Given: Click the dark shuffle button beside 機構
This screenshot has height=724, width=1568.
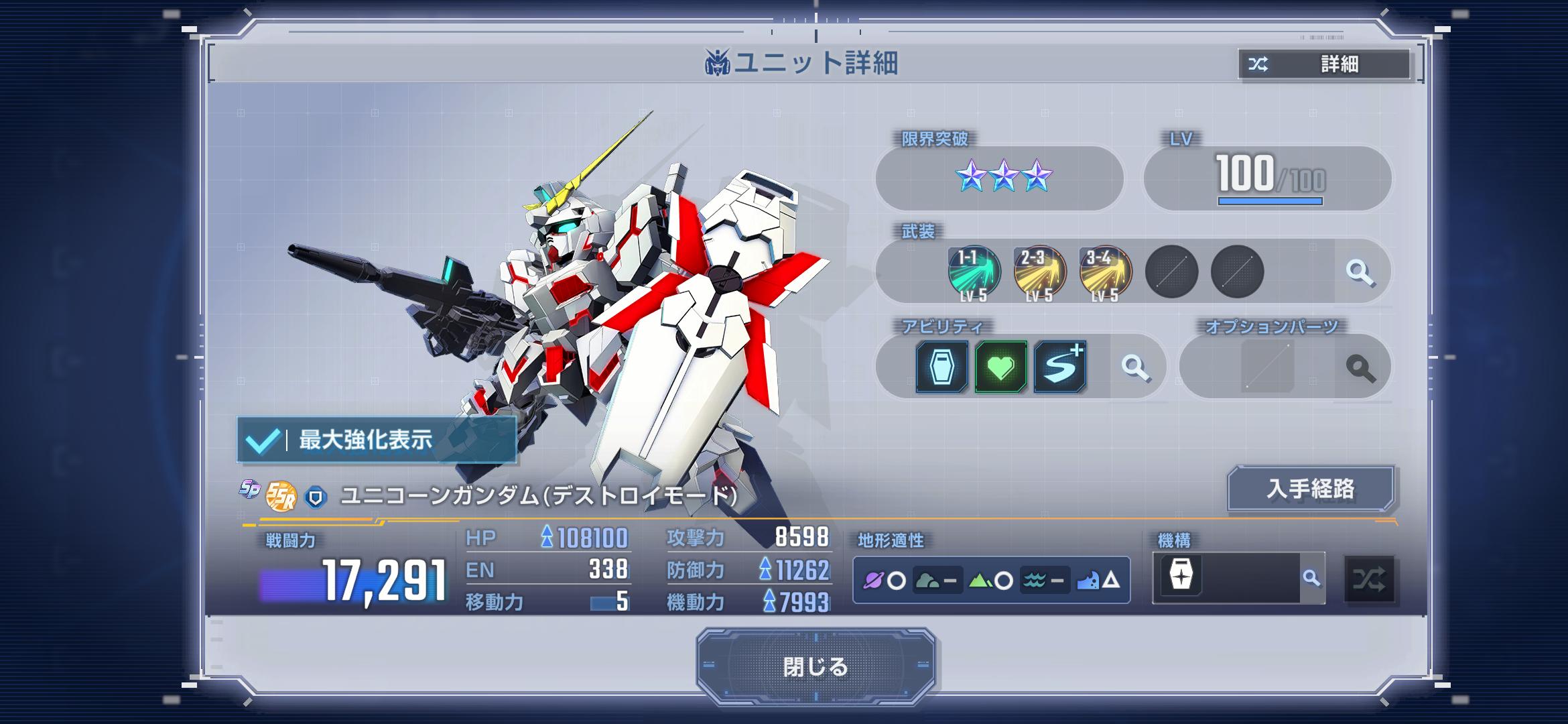Looking at the screenshot, I should point(1369,579).
